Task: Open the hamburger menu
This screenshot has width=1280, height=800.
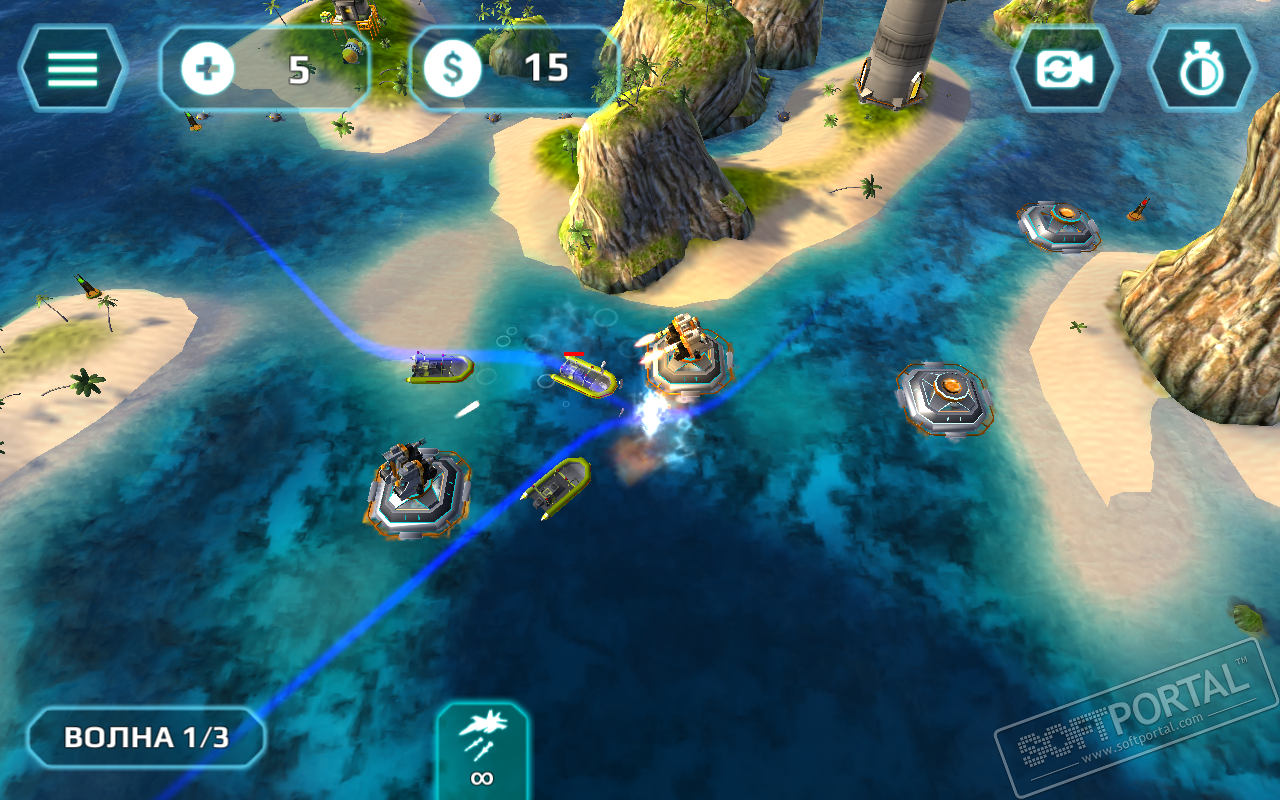Action: click(72, 68)
